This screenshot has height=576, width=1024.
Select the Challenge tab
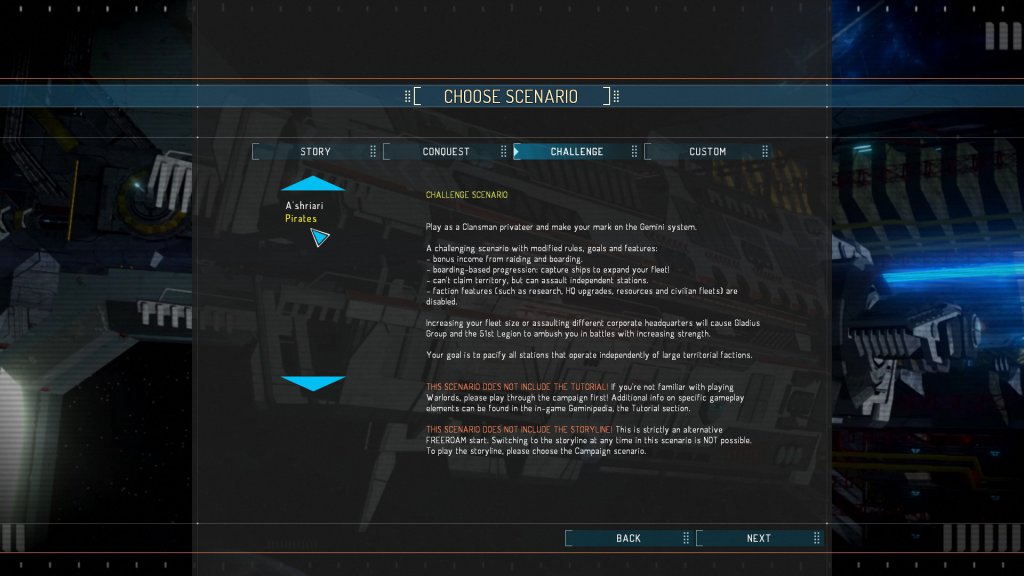coord(576,151)
